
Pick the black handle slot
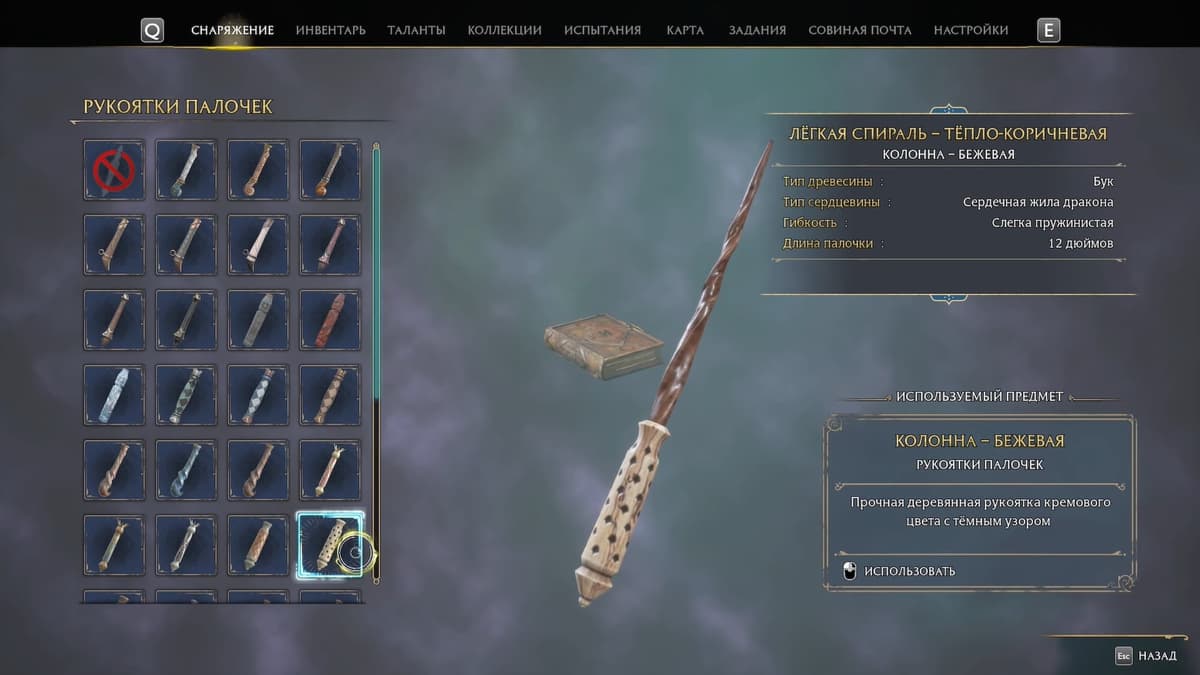pos(186,320)
